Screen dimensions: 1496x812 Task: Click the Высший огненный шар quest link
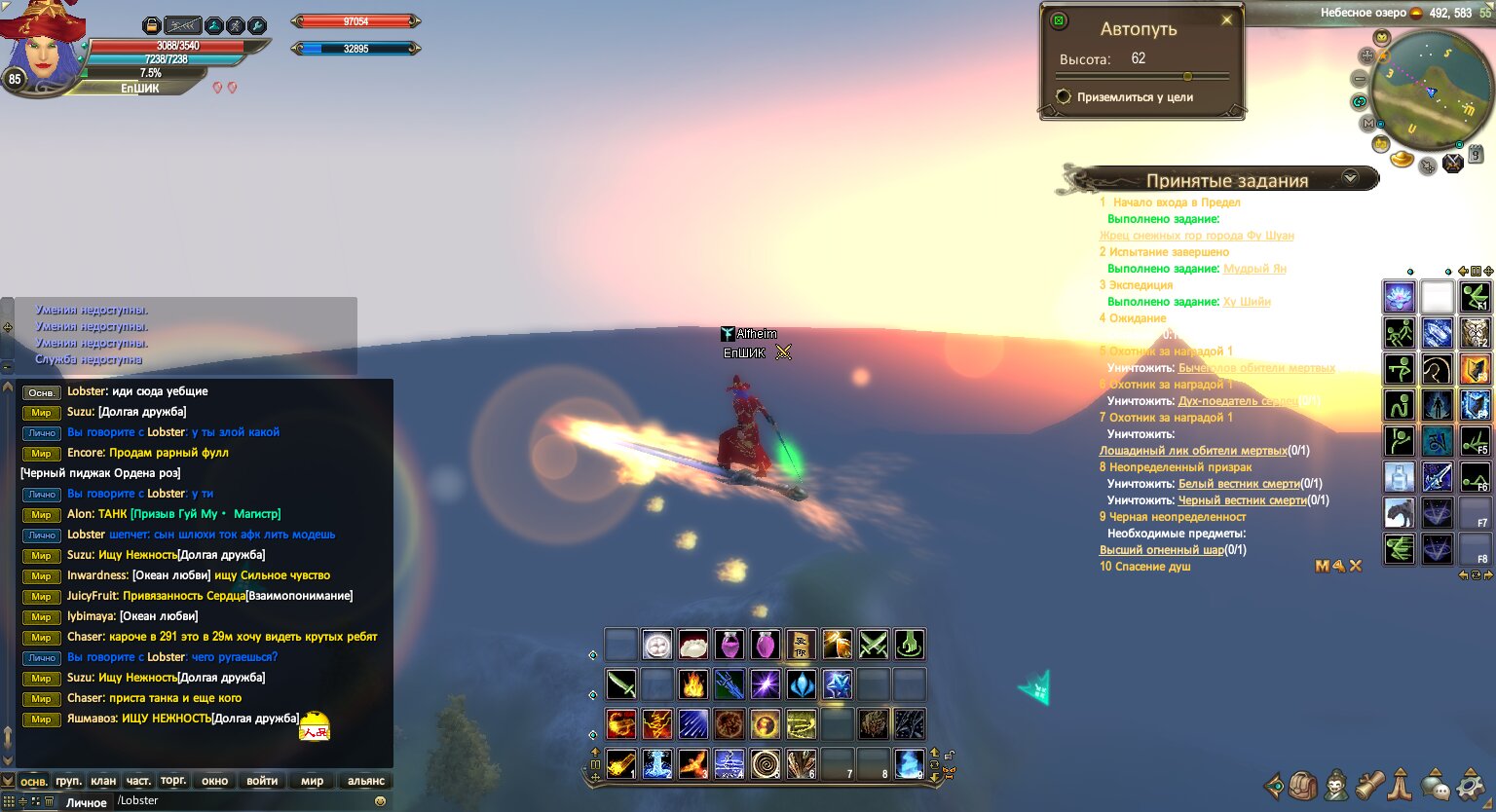click(x=1161, y=550)
